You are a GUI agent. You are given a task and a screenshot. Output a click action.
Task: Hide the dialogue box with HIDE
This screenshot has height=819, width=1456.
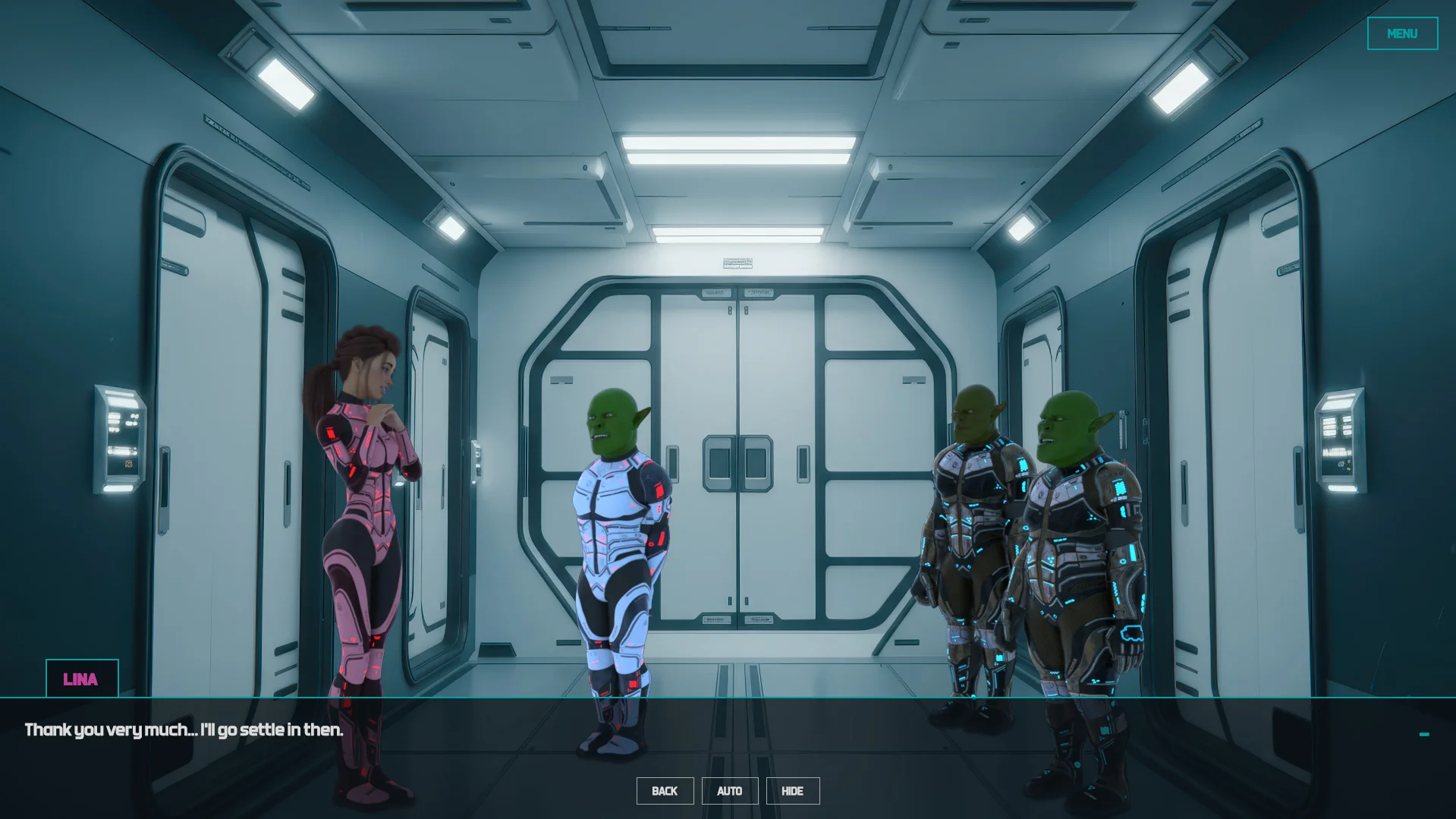coord(792,791)
